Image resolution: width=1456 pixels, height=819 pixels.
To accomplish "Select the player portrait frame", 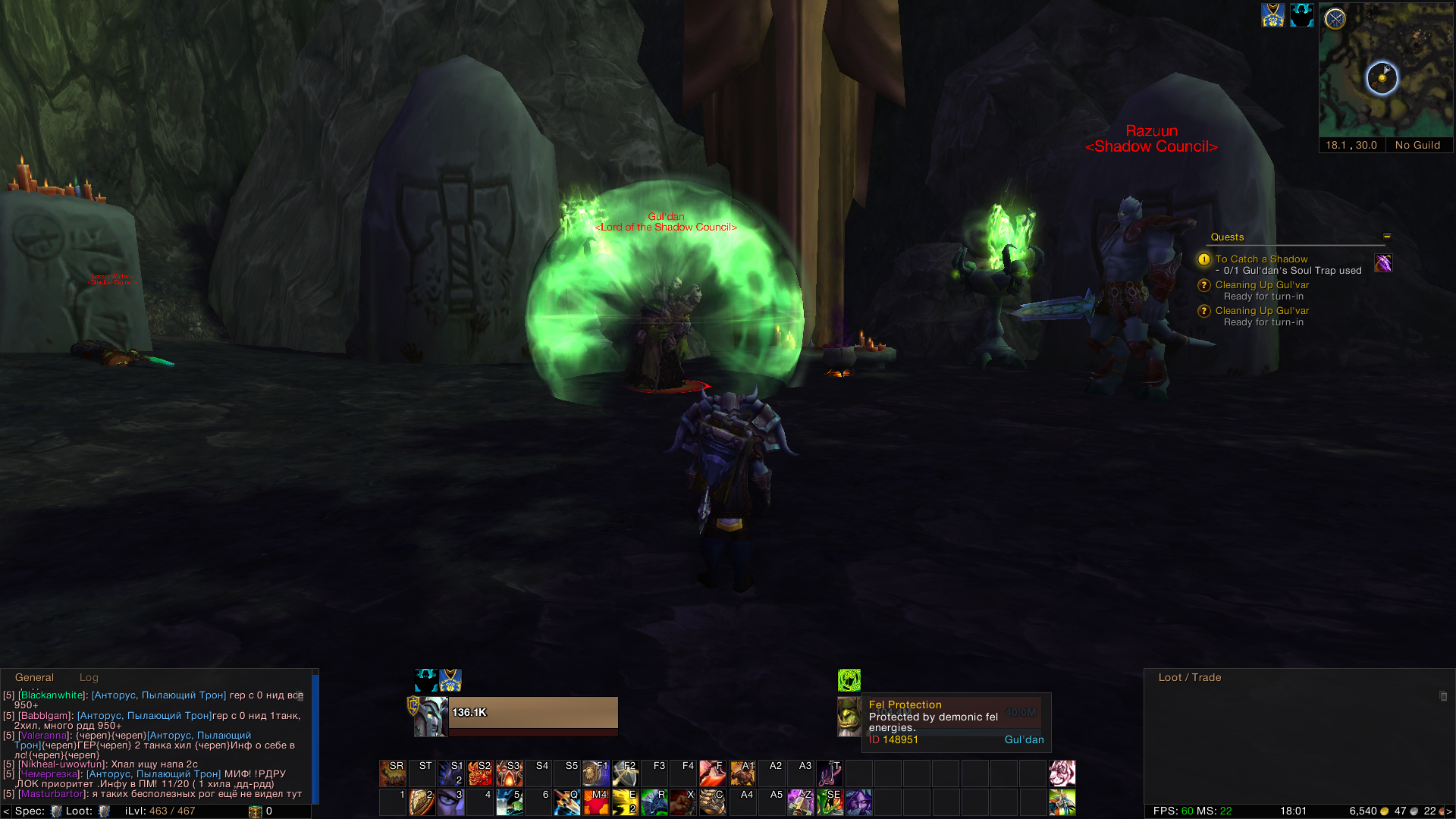I will pos(431,716).
